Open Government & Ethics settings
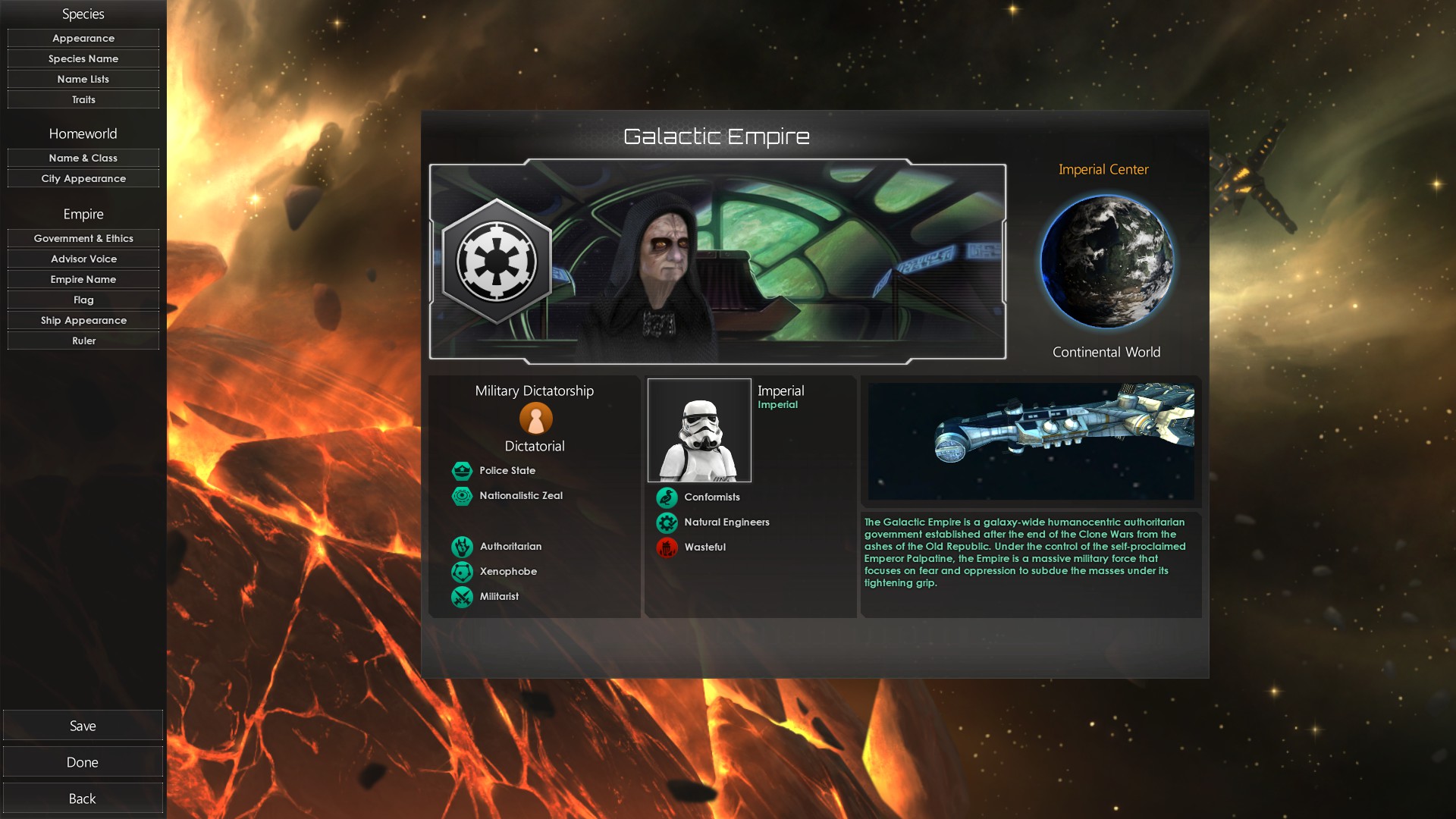Viewport: 1456px width, 819px height. [x=83, y=238]
